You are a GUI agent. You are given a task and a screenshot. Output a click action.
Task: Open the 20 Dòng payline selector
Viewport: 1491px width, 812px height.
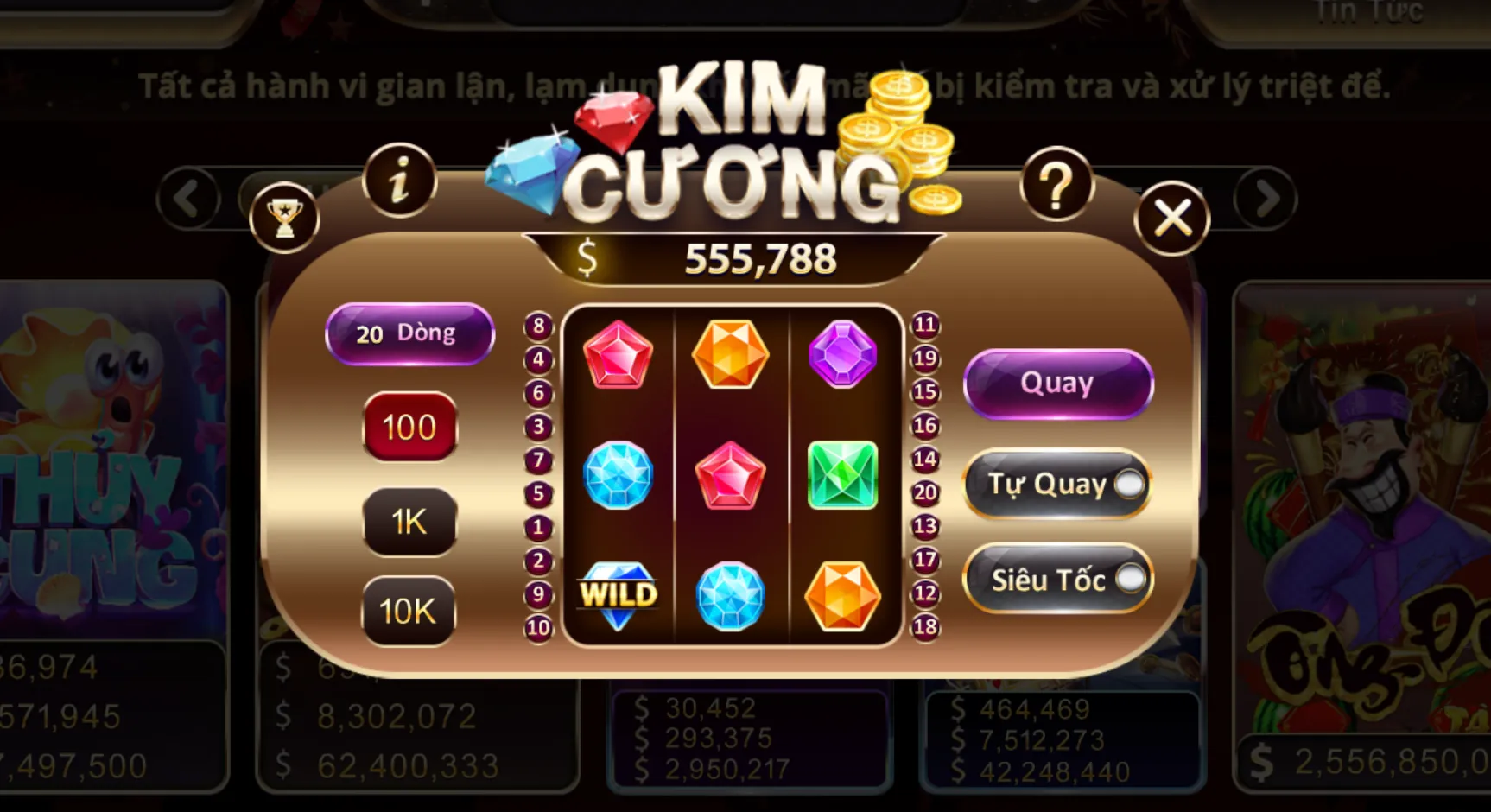[409, 333]
